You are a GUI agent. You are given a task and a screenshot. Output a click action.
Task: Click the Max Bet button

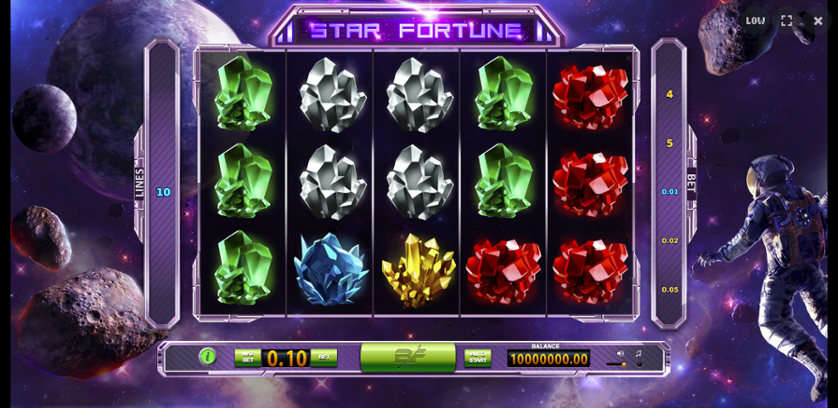[x=247, y=357]
